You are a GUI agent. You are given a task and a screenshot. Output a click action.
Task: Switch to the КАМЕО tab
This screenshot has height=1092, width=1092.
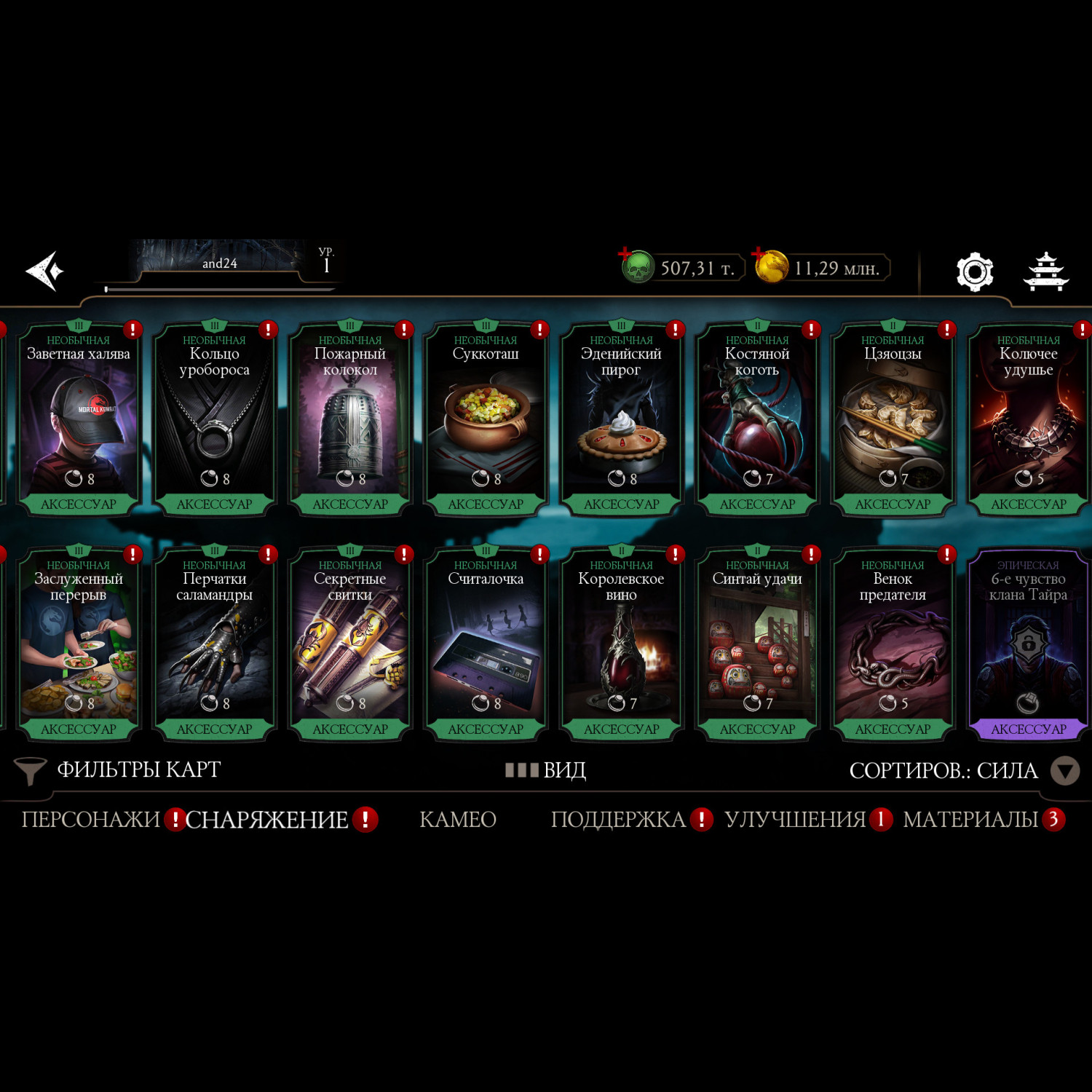pyautogui.click(x=458, y=820)
